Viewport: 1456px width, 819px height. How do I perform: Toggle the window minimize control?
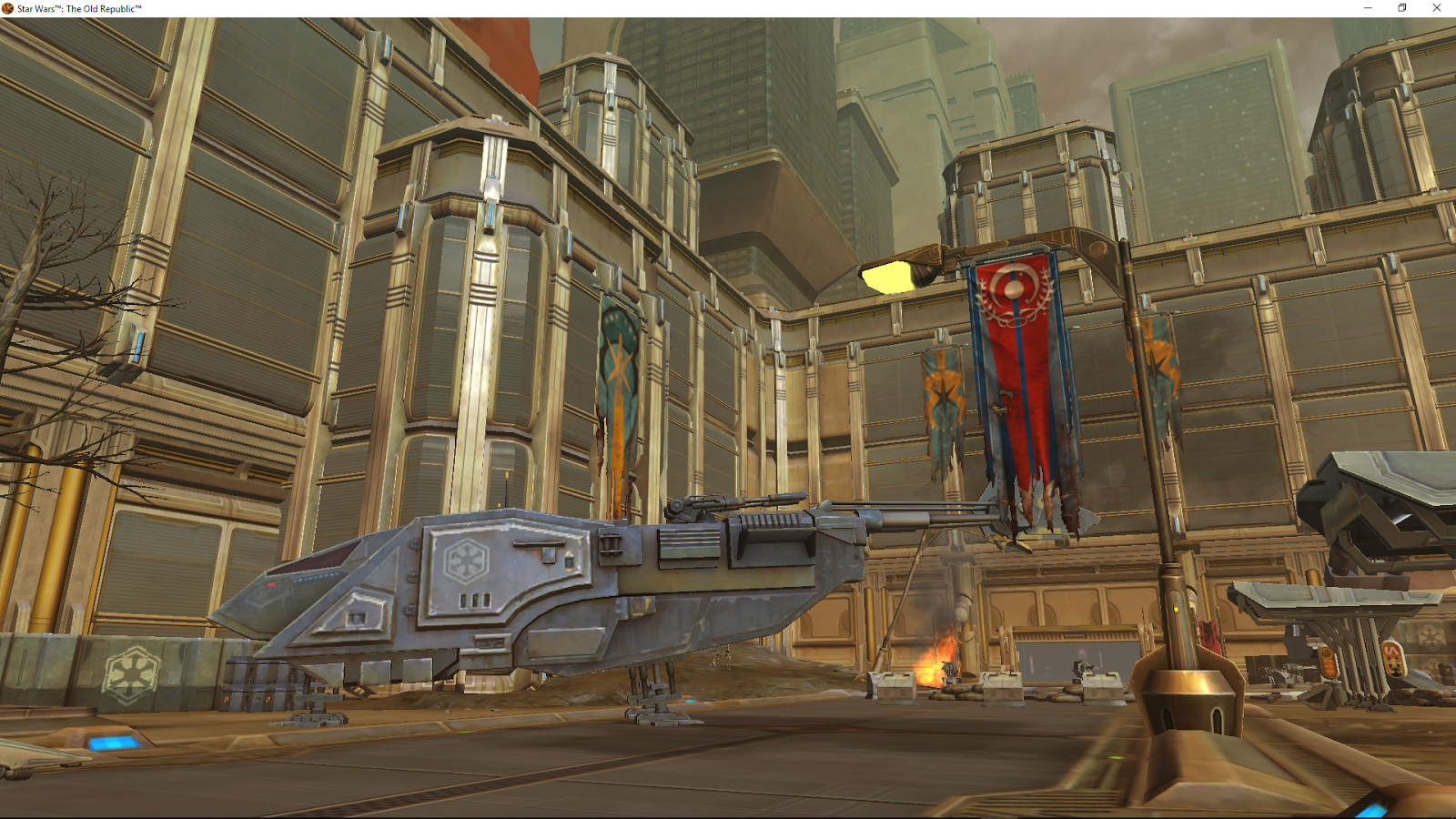click(1368, 7)
